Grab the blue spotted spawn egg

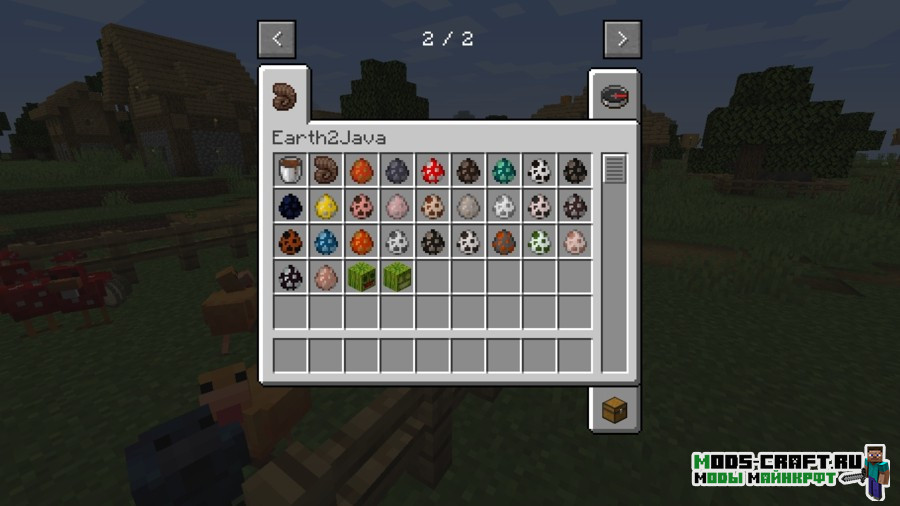click(326, 241)
